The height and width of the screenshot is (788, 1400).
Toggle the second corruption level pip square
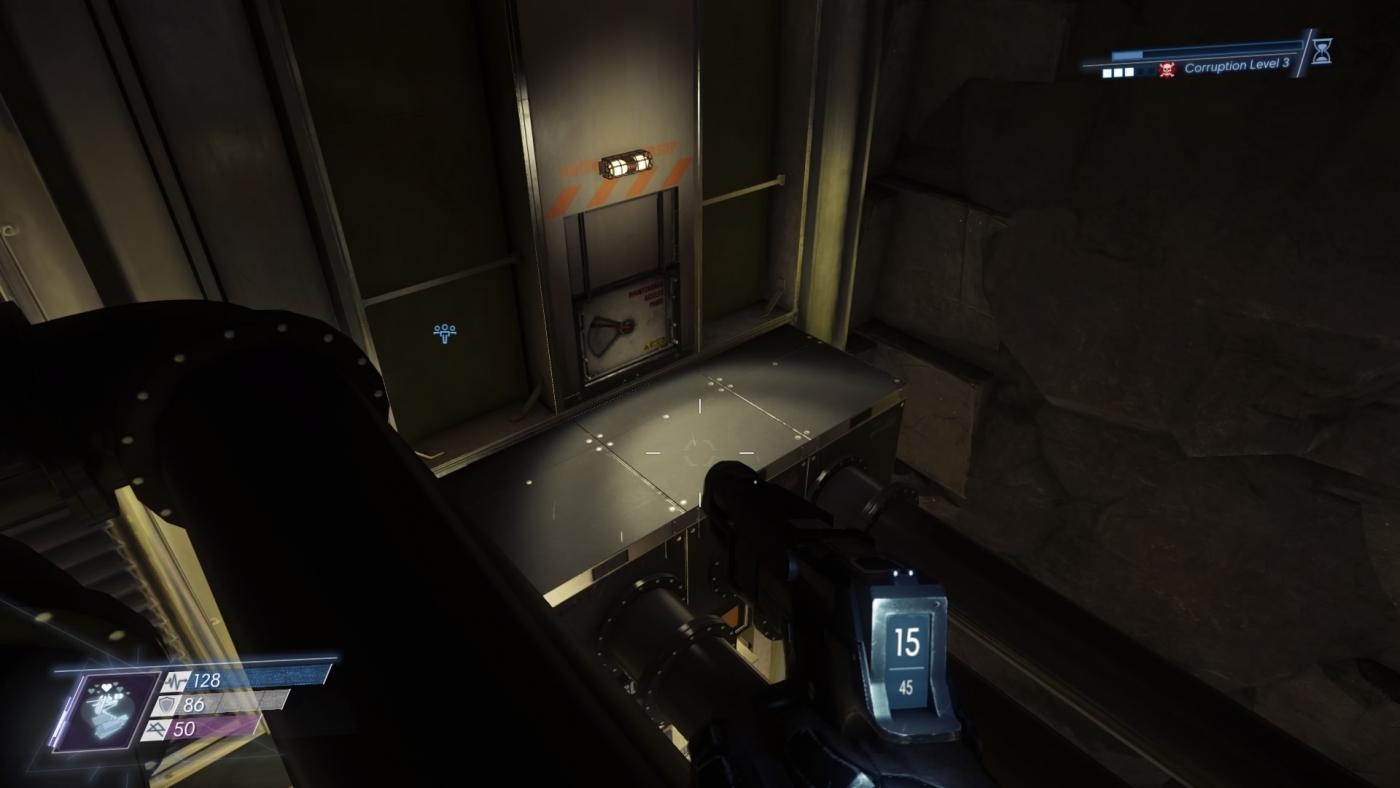[1118, 72]
